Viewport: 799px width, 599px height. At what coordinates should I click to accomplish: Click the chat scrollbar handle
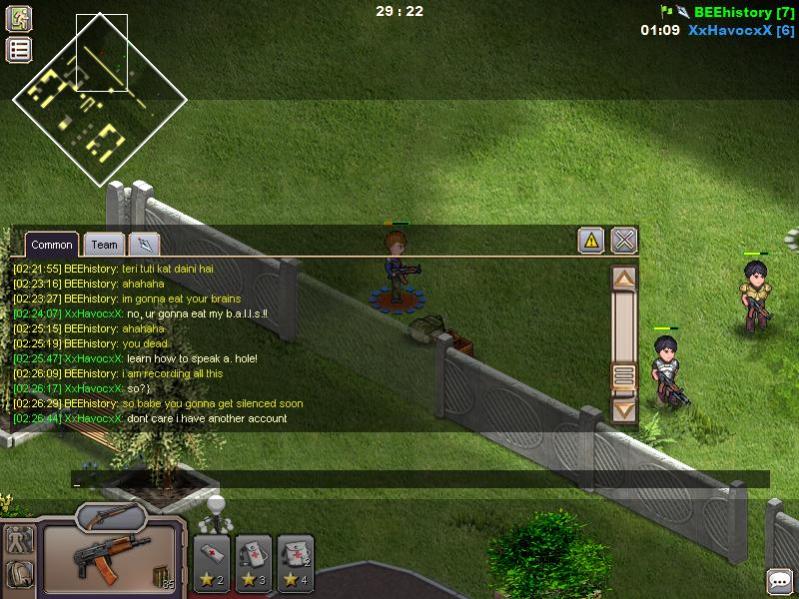pyautogui.click(x=624, y=376)
